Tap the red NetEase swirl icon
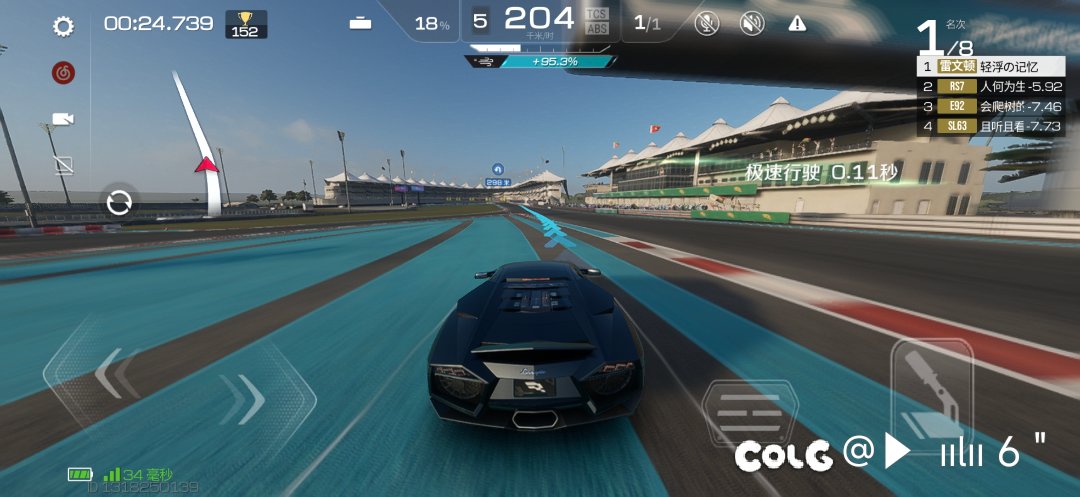The image size is (1080, 497). (x=64, y=72)
